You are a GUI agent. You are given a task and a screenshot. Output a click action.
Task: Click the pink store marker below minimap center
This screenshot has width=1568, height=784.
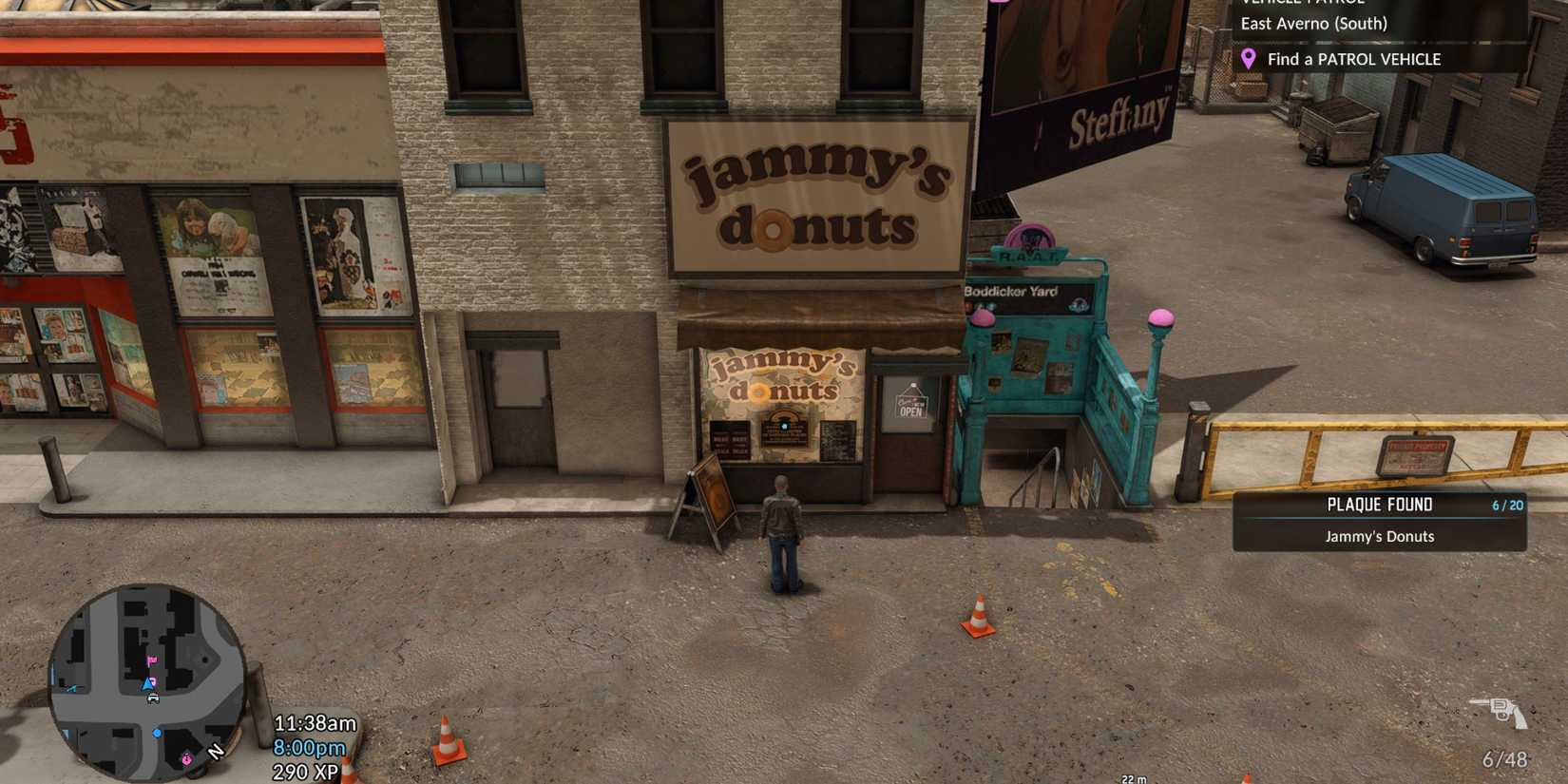pos(187,759)
